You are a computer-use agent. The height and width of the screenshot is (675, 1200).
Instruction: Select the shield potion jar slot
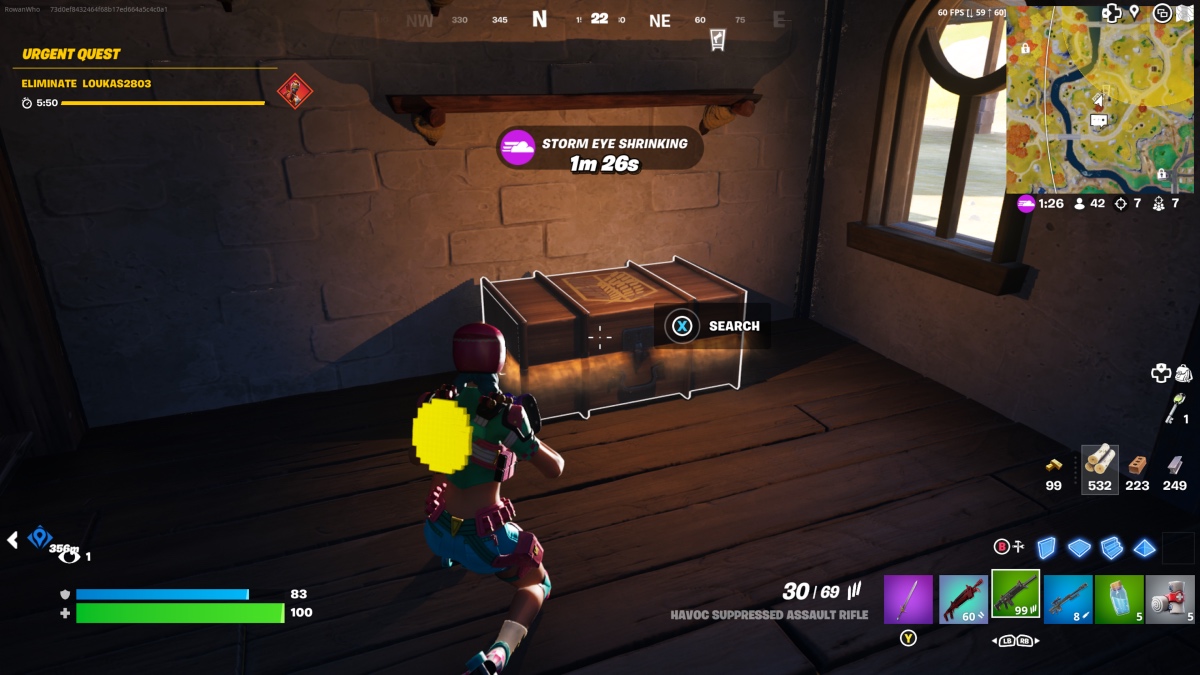pos(1119,599)
